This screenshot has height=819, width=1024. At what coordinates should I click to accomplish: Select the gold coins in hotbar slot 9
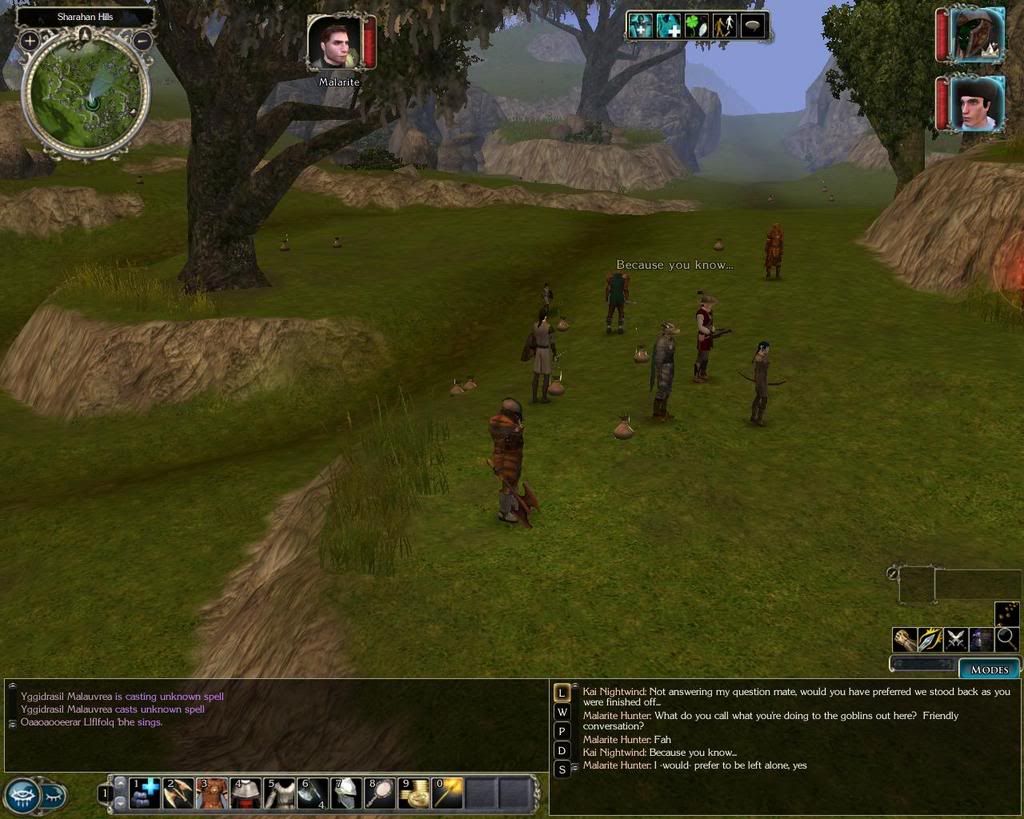413,793
